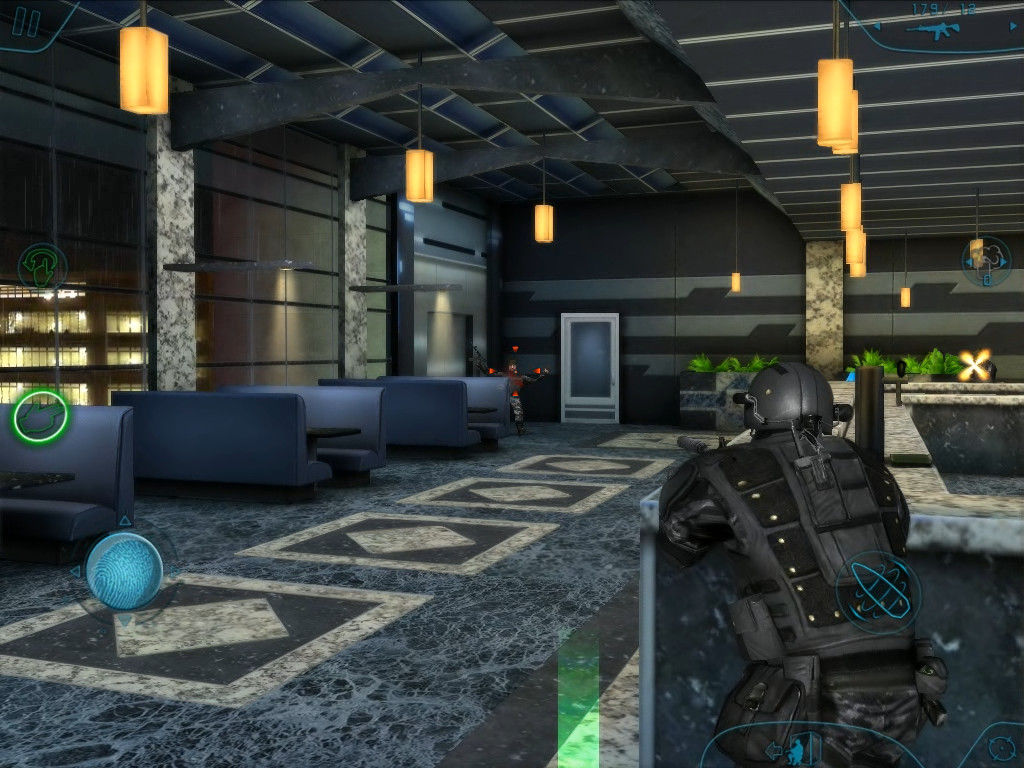This screenshot has width=1024, height=768.
Task: Select the smoke grenade gadget icon
Action: (x=984, y=259)
